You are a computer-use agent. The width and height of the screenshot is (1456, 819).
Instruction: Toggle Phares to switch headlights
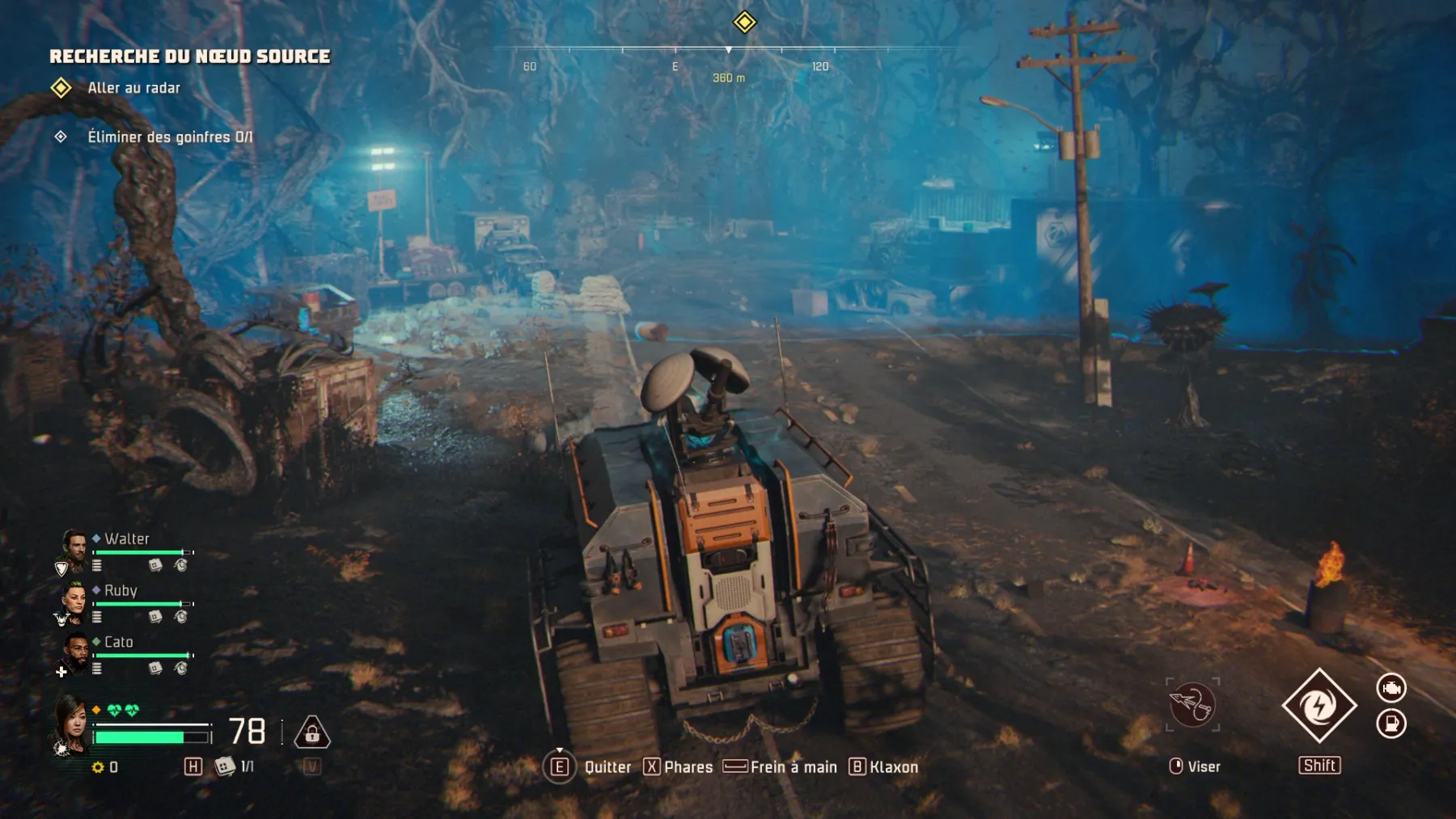[682, 767]
